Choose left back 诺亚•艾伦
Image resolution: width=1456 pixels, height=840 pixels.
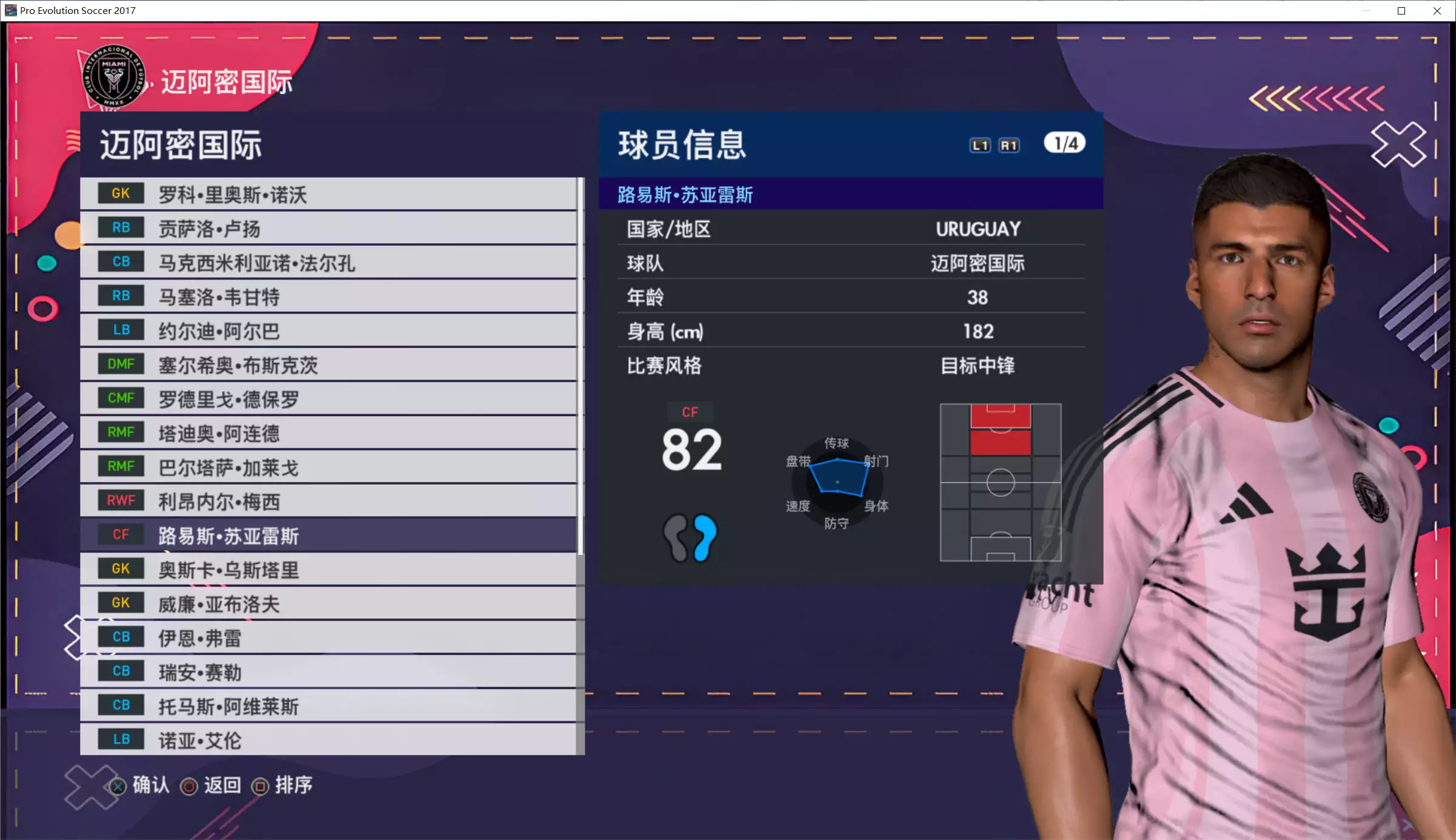tap(327, 739)
